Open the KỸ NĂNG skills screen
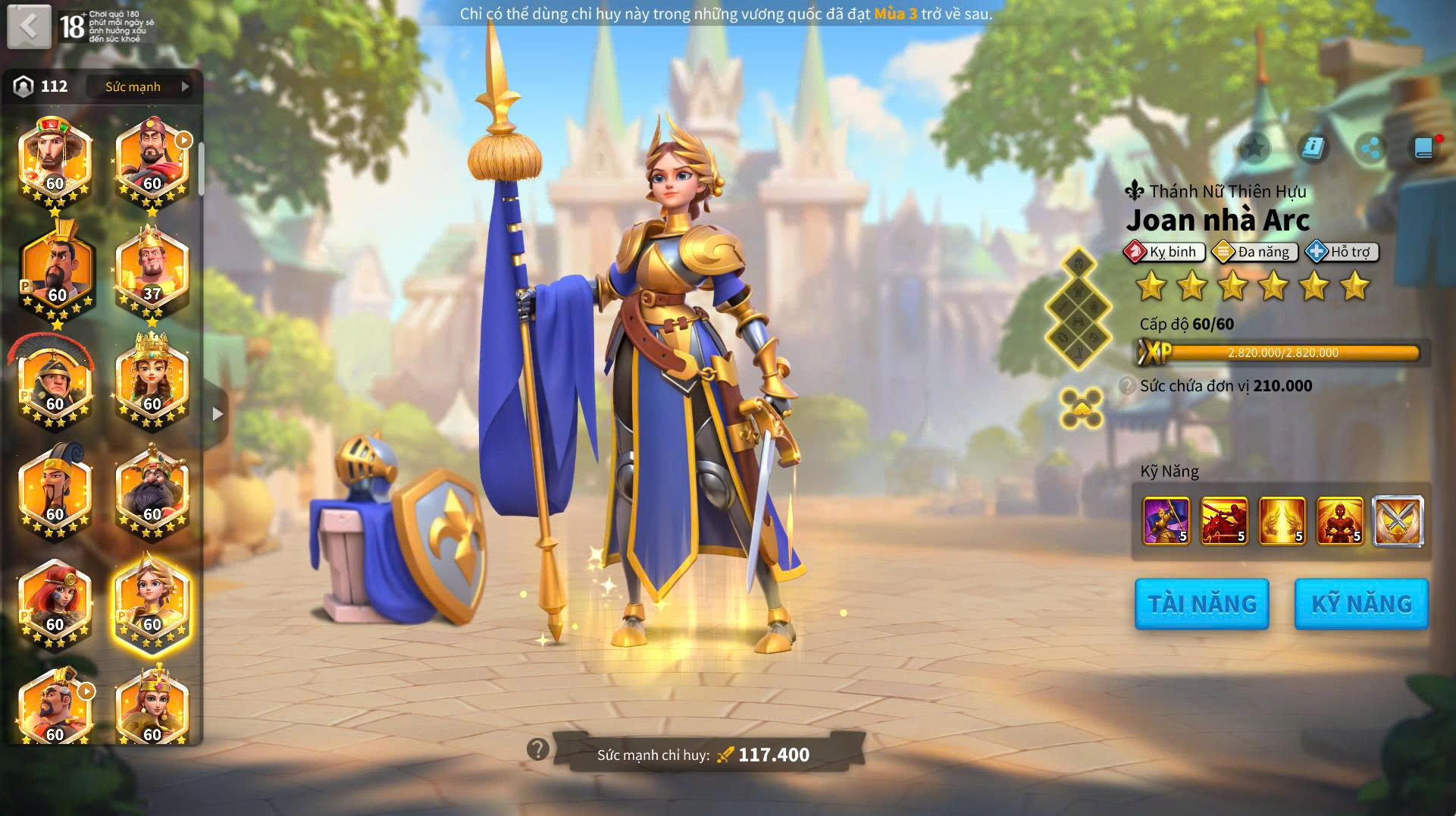The width and height of the screenshot is (1456, 816). 1361,604
